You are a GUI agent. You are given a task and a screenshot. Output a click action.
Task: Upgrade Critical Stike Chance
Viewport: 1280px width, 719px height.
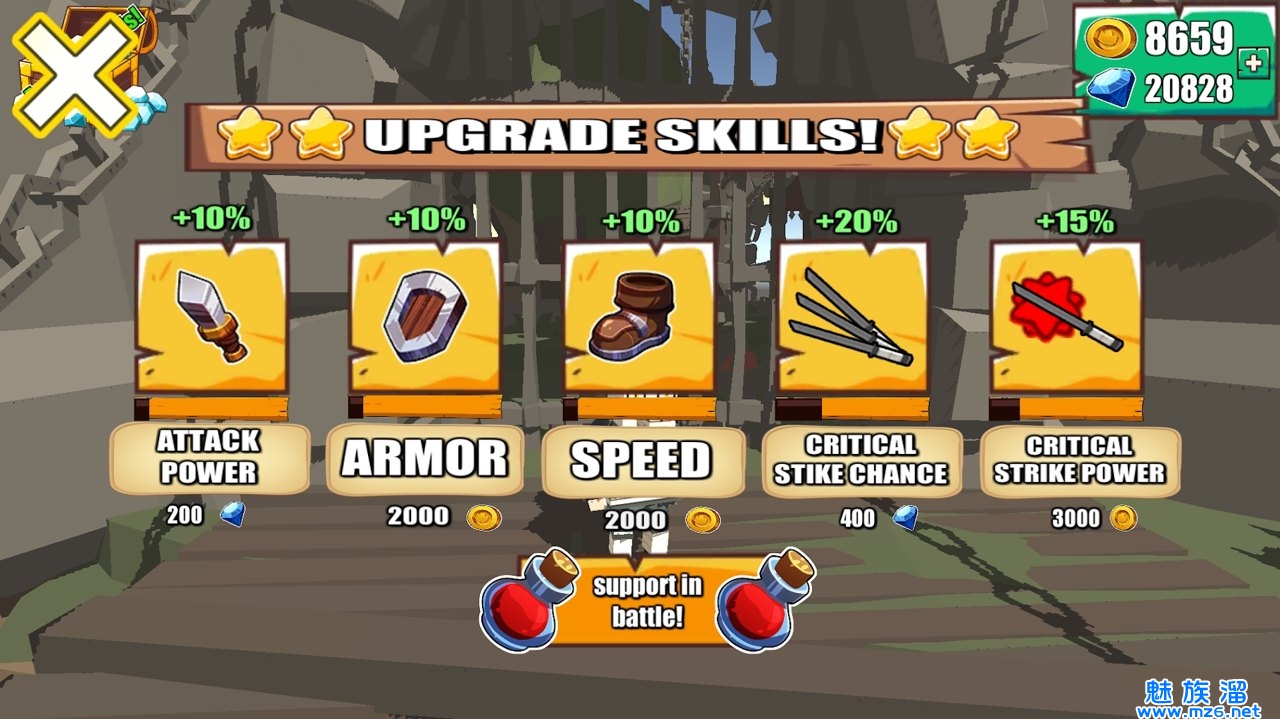click(861, 460)
